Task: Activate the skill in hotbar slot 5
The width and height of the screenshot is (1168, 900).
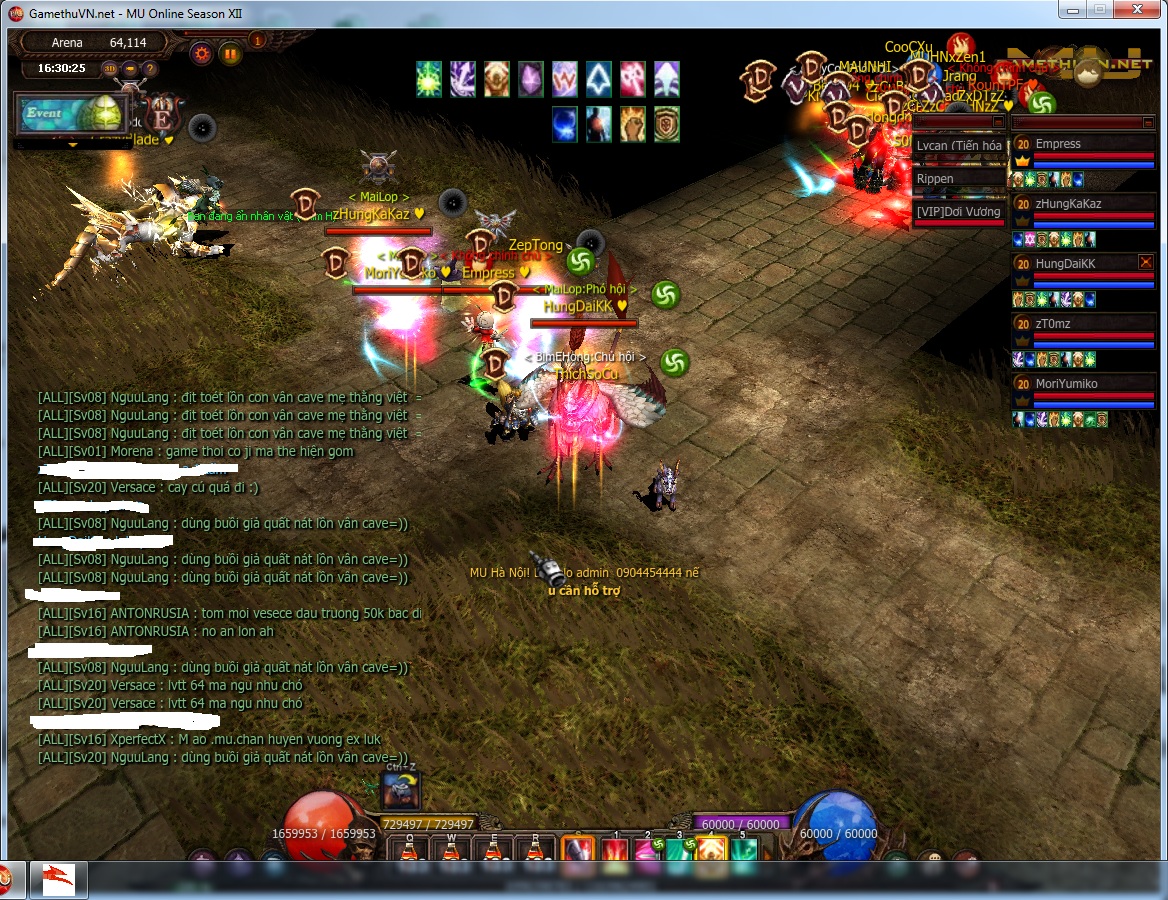Action: (742, 851)
